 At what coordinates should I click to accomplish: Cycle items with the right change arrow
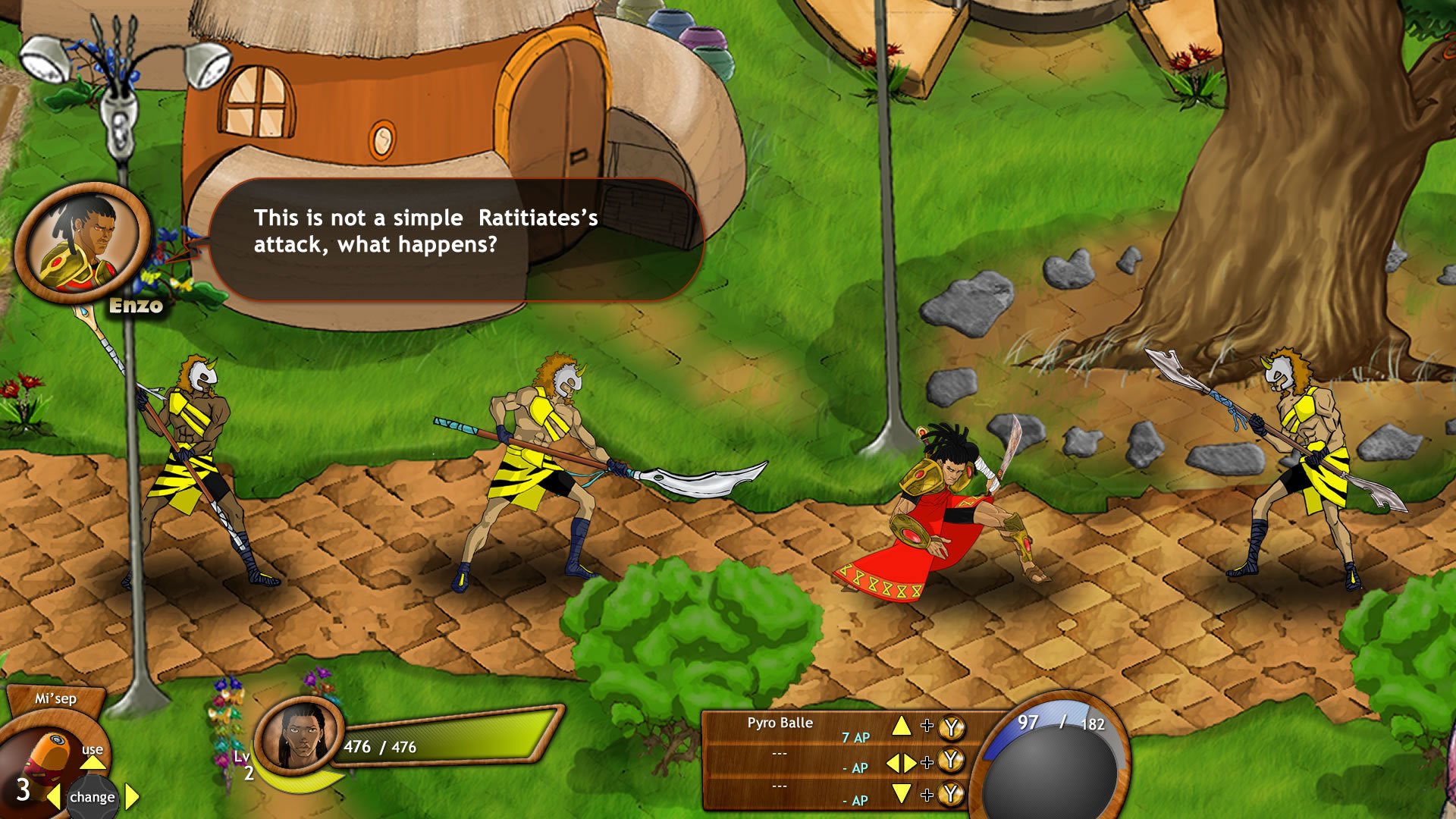(130, 796)
